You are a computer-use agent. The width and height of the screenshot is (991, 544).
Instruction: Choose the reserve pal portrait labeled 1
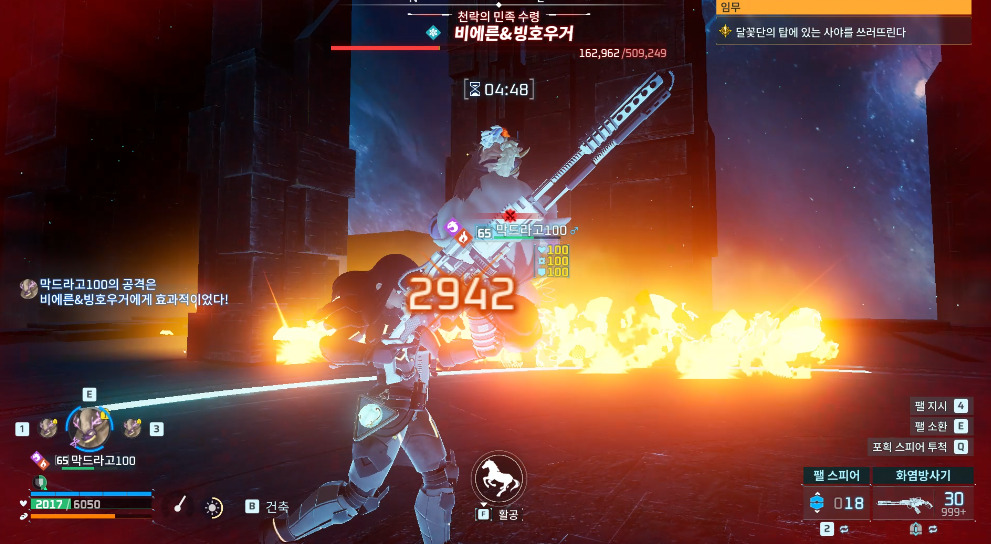point(48,429)
